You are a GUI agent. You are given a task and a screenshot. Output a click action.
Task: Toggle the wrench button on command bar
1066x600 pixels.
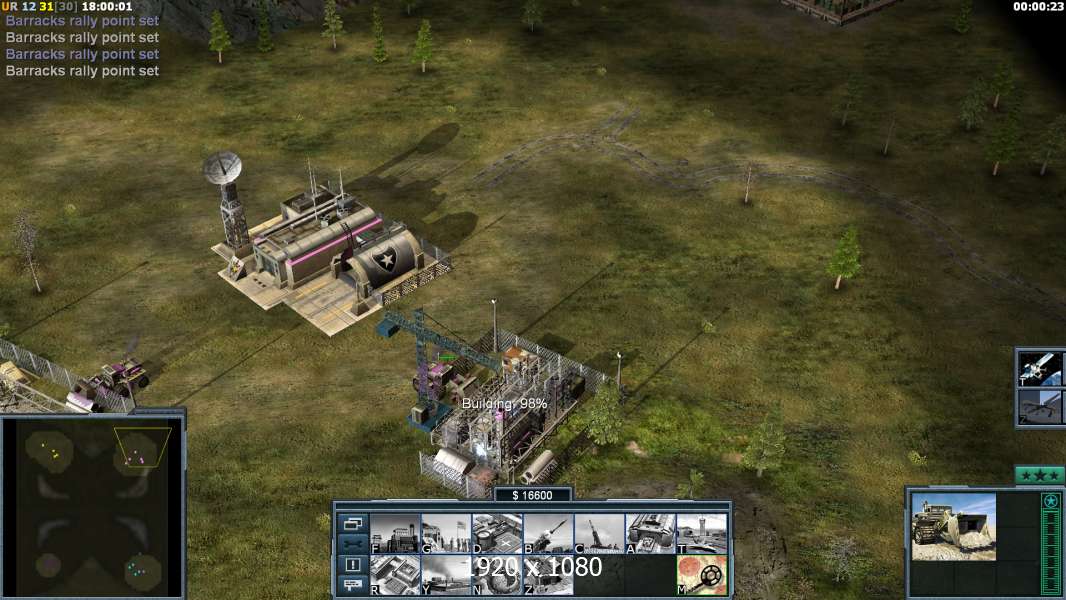click(353, 544)
